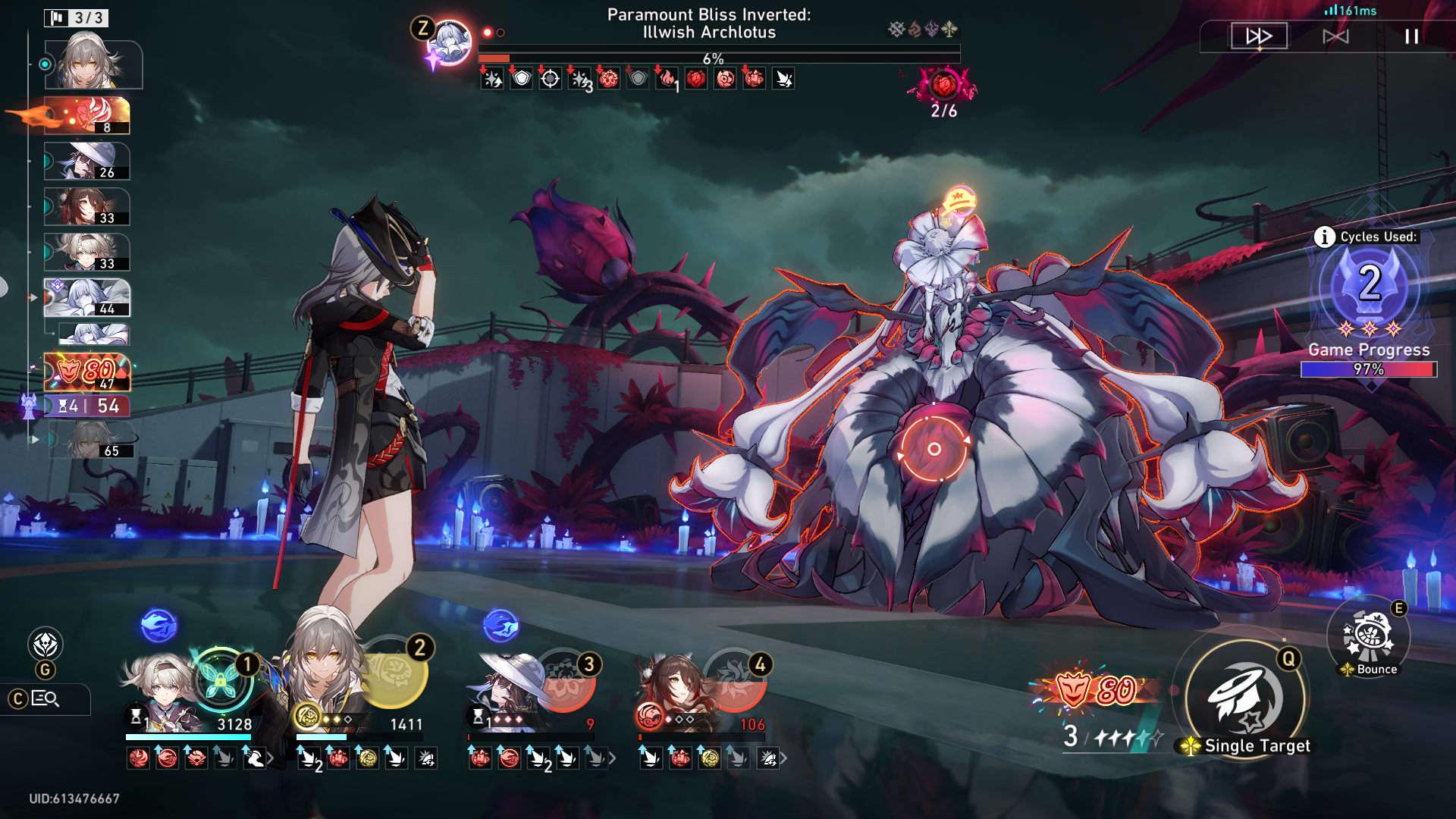Viewport: 1456px width, 819px height.
Task: Select the Illwish Archlotus boss portrait
Action: 450,43
